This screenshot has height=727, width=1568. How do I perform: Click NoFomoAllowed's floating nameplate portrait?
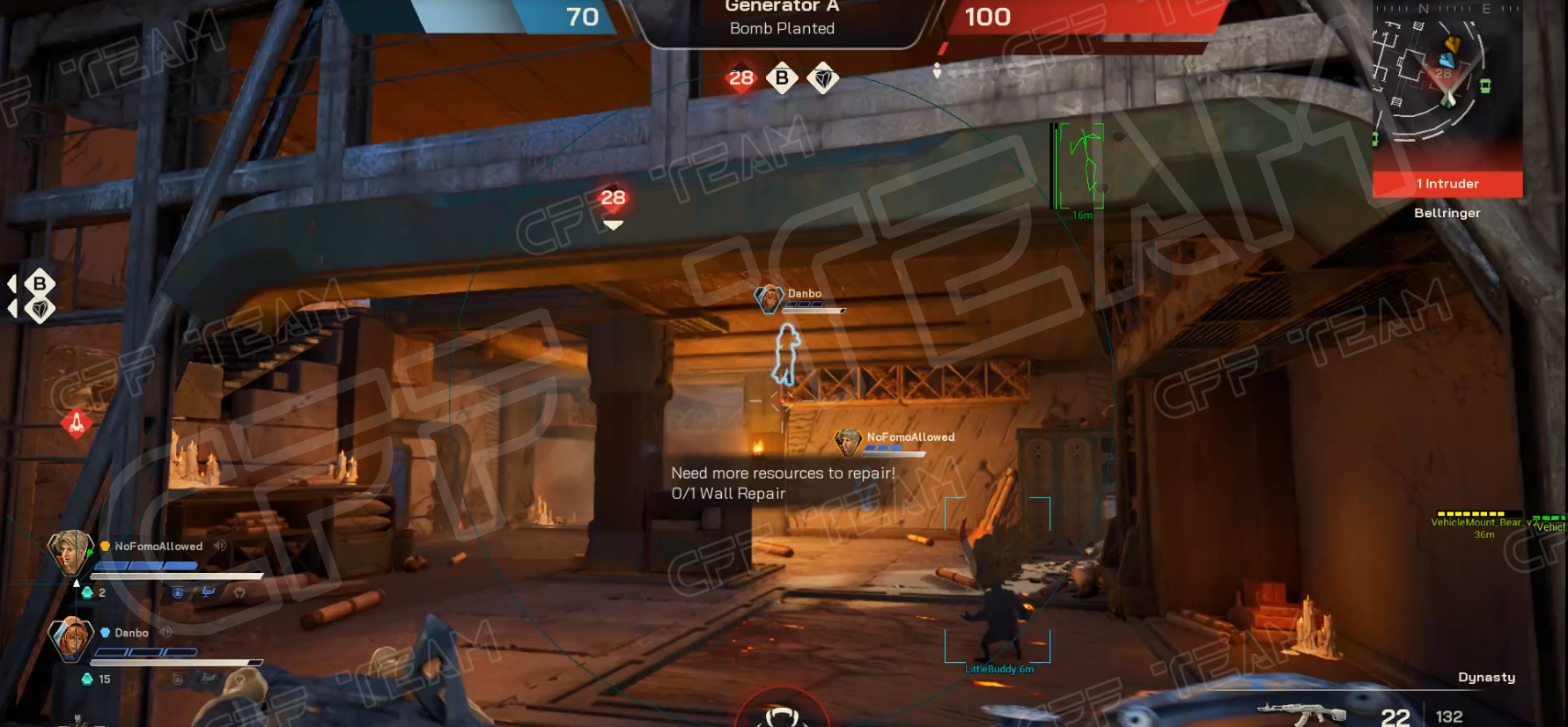848,442
